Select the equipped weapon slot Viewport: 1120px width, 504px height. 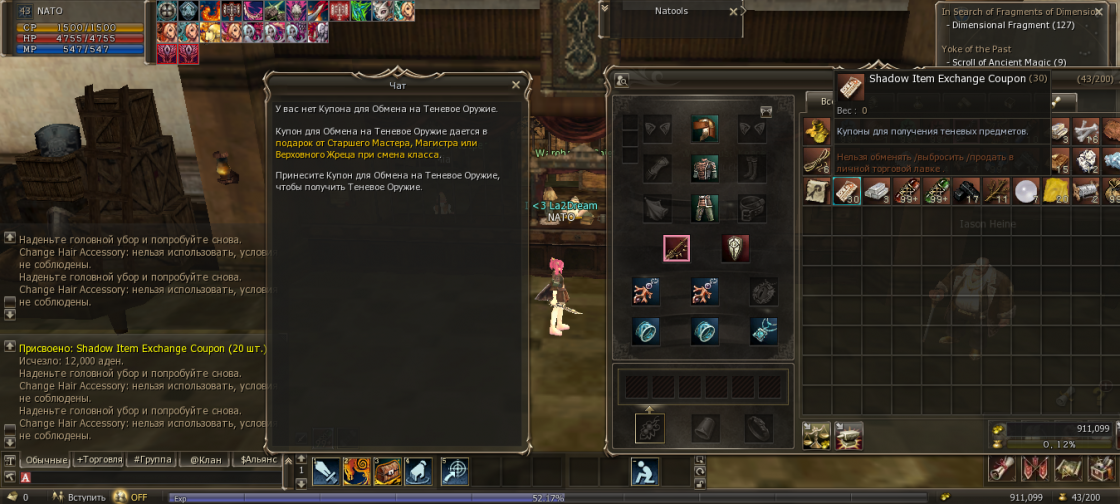click(x=677, y=248)
